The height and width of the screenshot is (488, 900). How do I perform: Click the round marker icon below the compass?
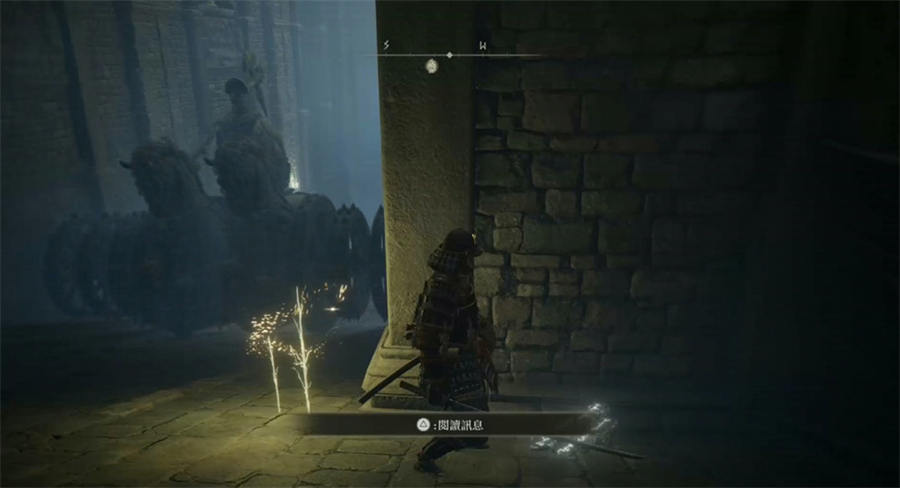(x=433, y=67)
